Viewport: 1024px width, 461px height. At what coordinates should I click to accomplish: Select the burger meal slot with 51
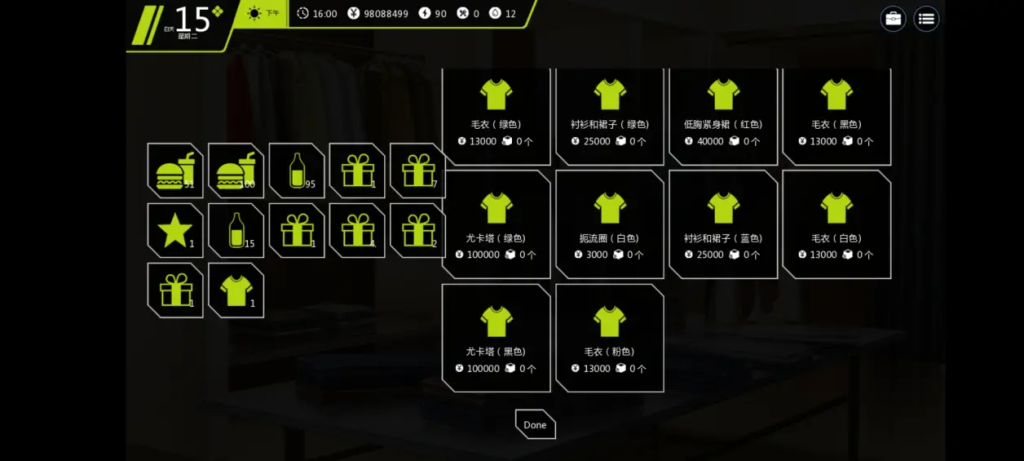(175, 171)
